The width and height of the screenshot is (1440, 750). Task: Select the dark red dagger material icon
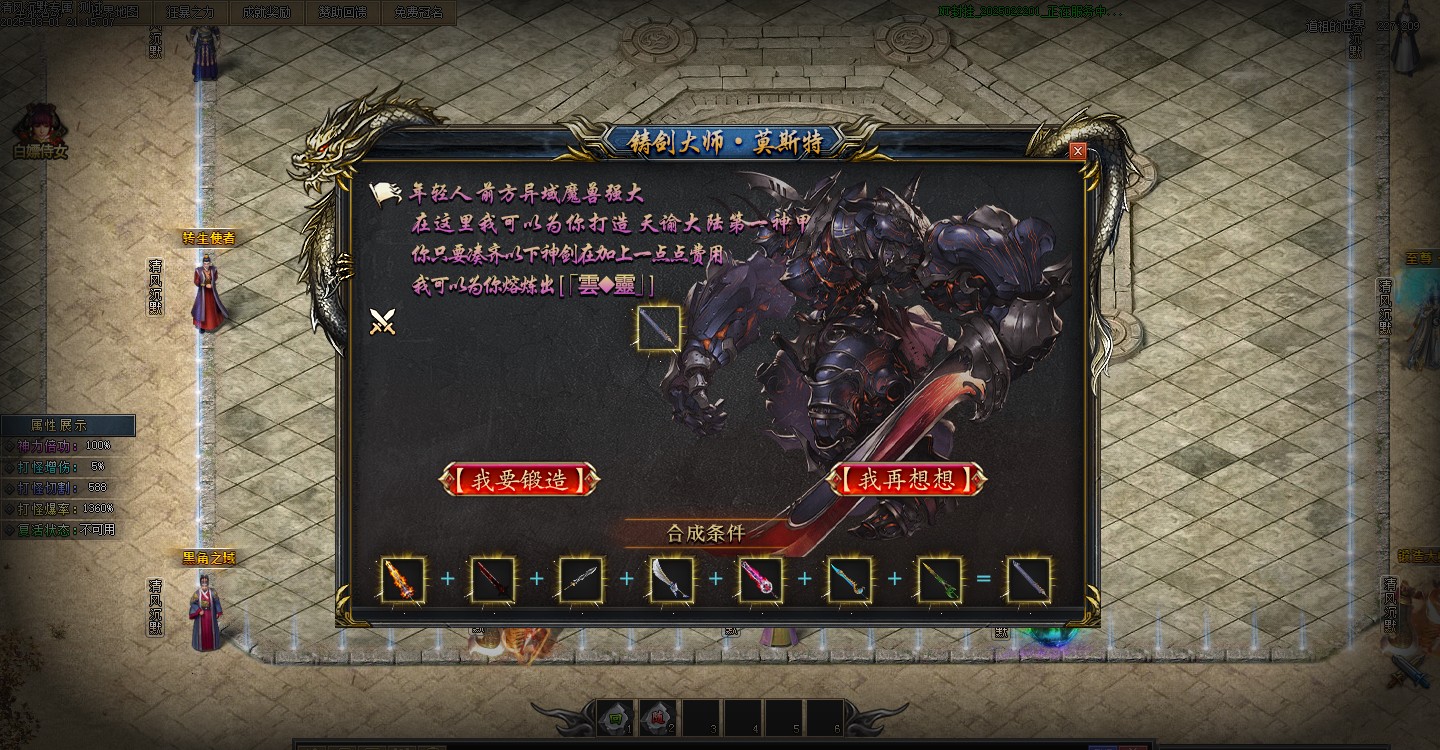[491, 580]
